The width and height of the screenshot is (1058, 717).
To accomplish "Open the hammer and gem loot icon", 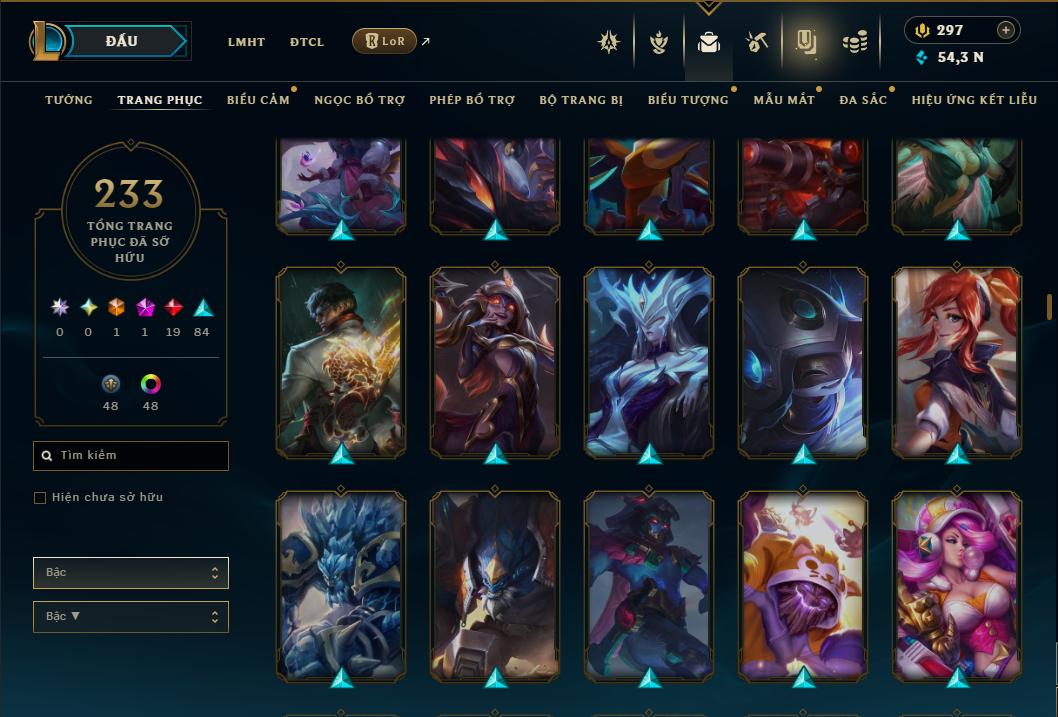I will 757,42.
